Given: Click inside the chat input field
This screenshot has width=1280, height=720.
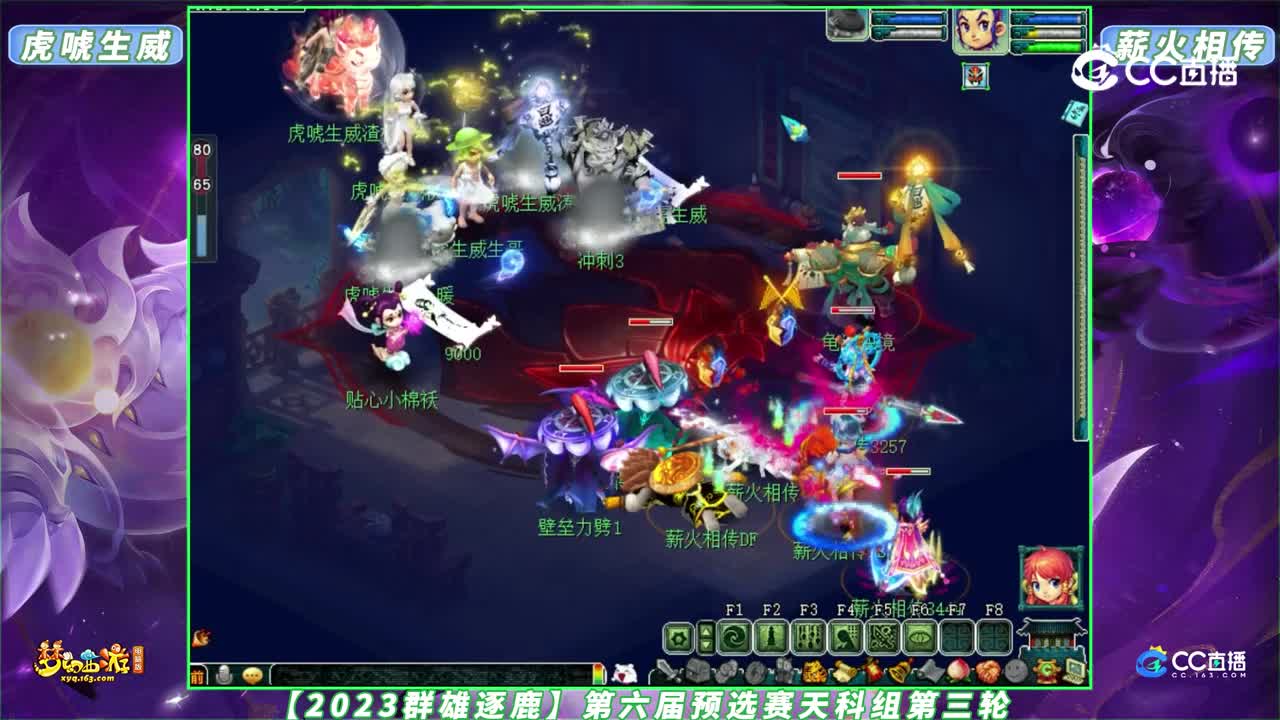Looking at the screenshot, I should 430,674.
